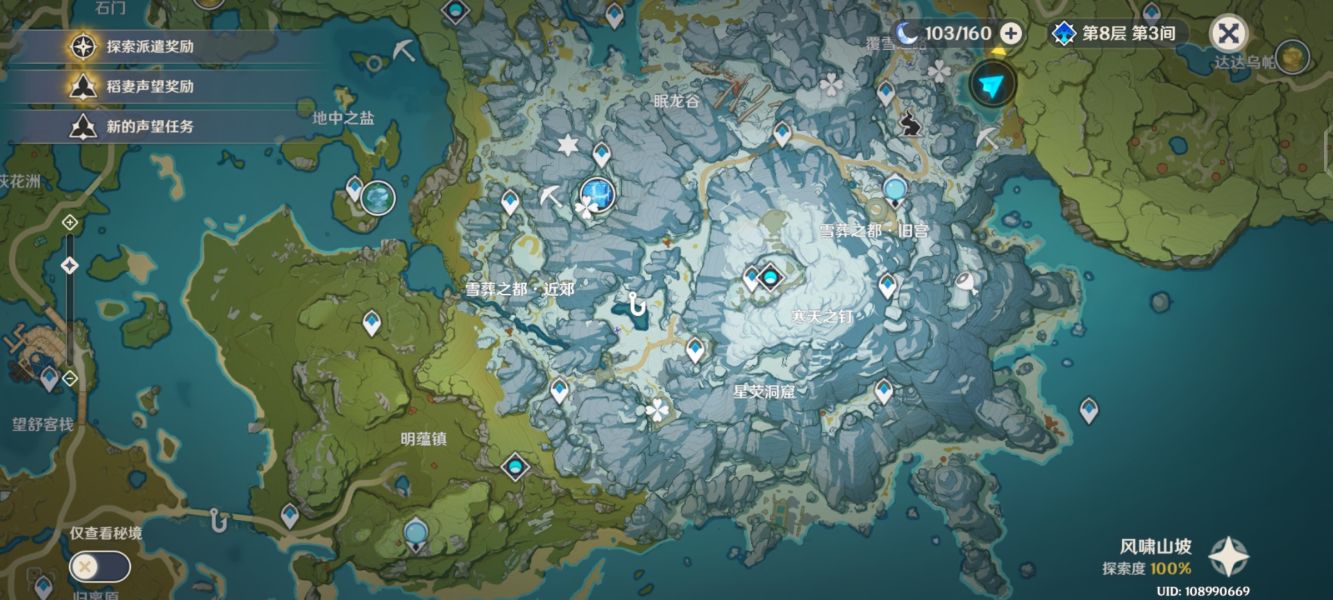Select the white star pin west of 眠龙谷
This screenshot has width=1333, height=600.
coord(568,146)
